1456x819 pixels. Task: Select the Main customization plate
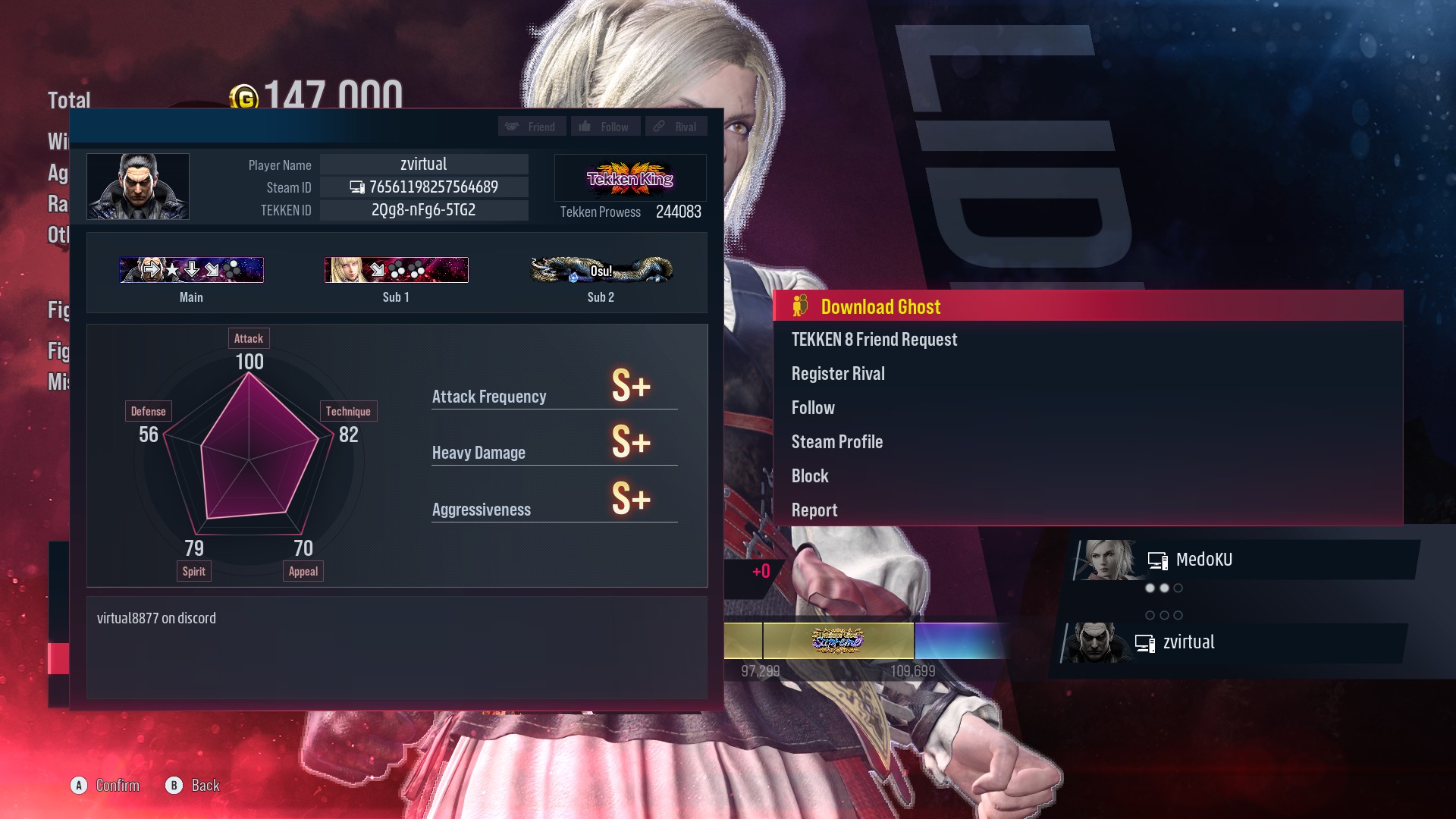(x=190, y=269)
